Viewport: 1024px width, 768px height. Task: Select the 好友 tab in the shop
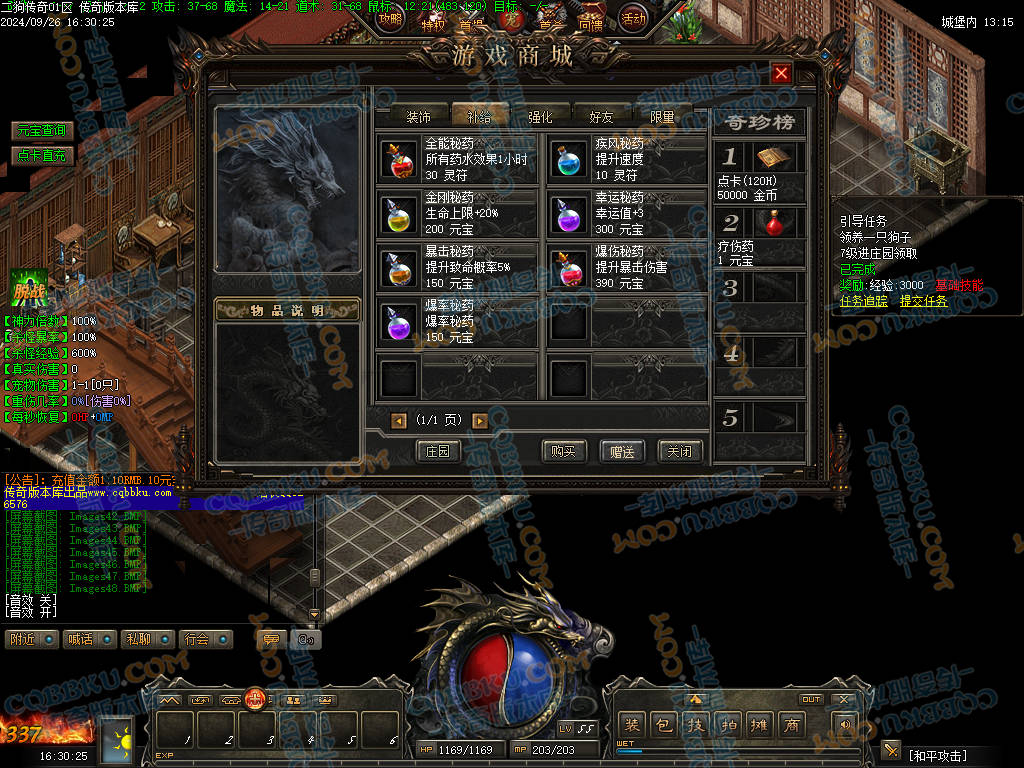(602, 117)
